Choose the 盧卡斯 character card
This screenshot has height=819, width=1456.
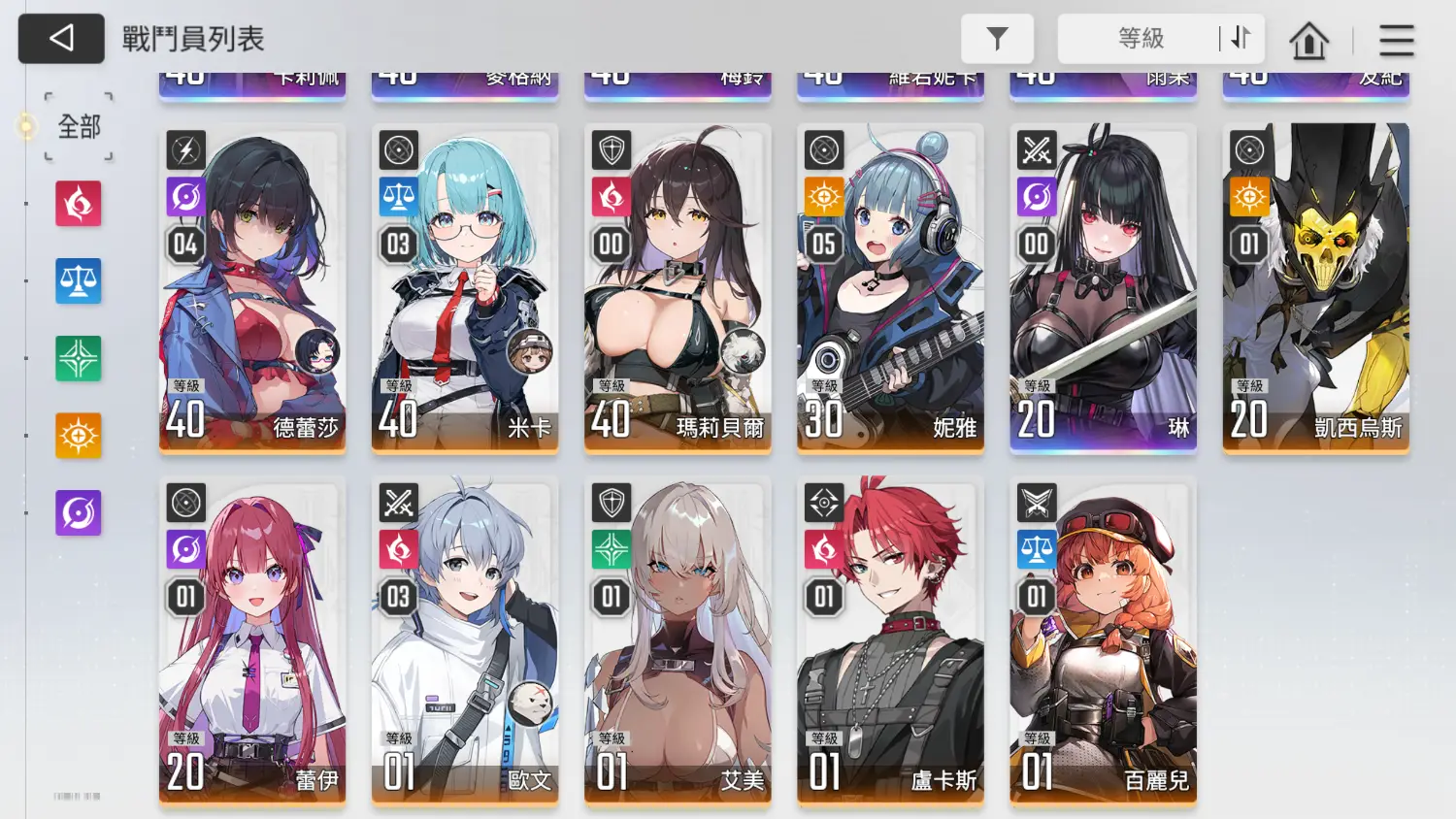(x=890, y=640)
